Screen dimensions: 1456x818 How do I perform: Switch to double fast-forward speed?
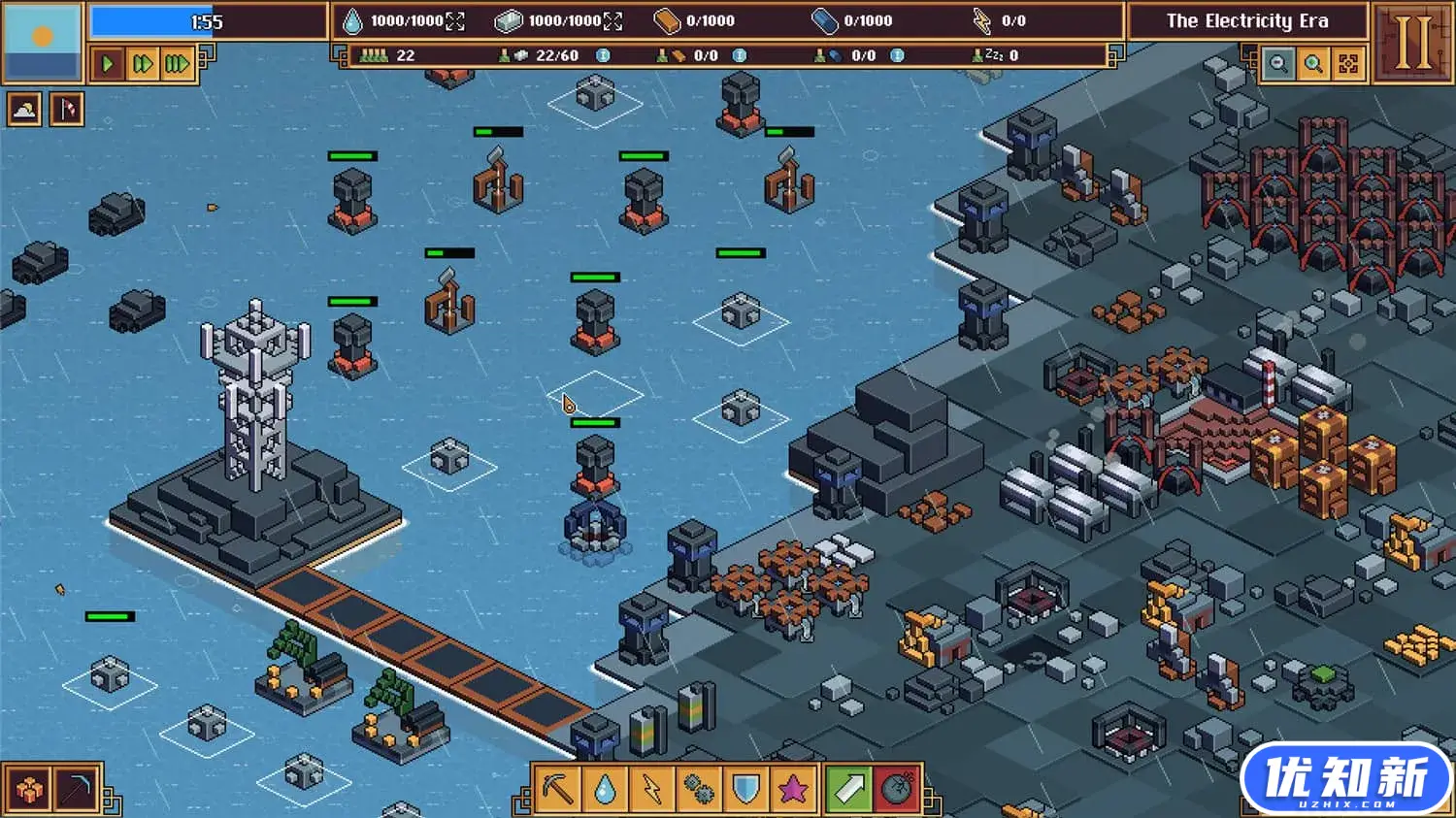[142, 65]
